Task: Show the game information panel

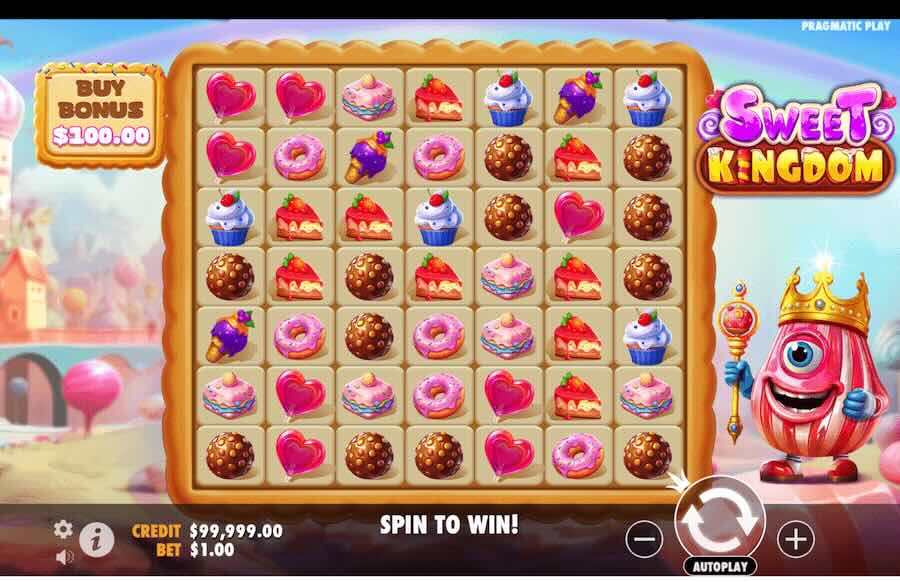Action: click(x=96, y=540)
